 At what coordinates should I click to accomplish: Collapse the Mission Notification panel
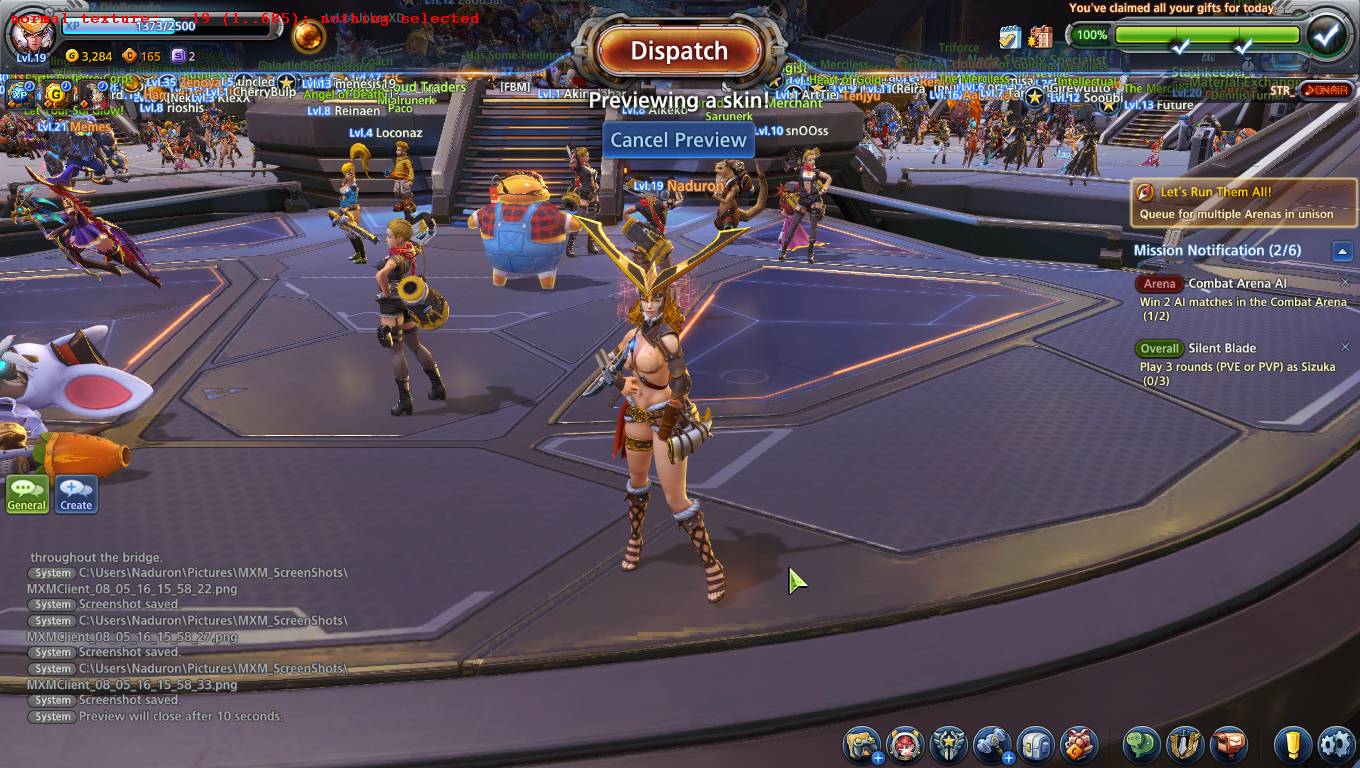[x=1343, y=251]
